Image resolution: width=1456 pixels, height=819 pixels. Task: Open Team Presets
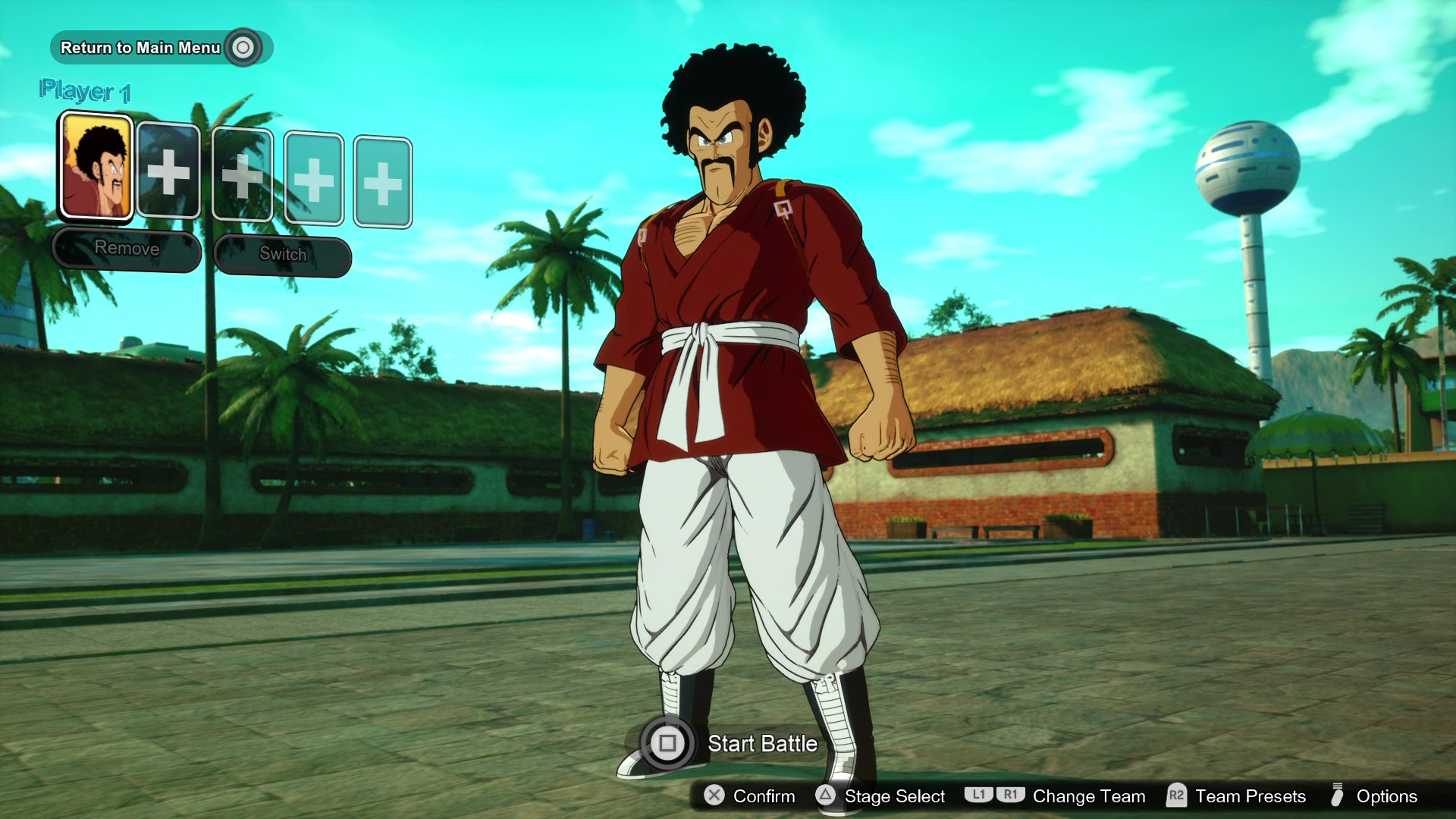1248,796
